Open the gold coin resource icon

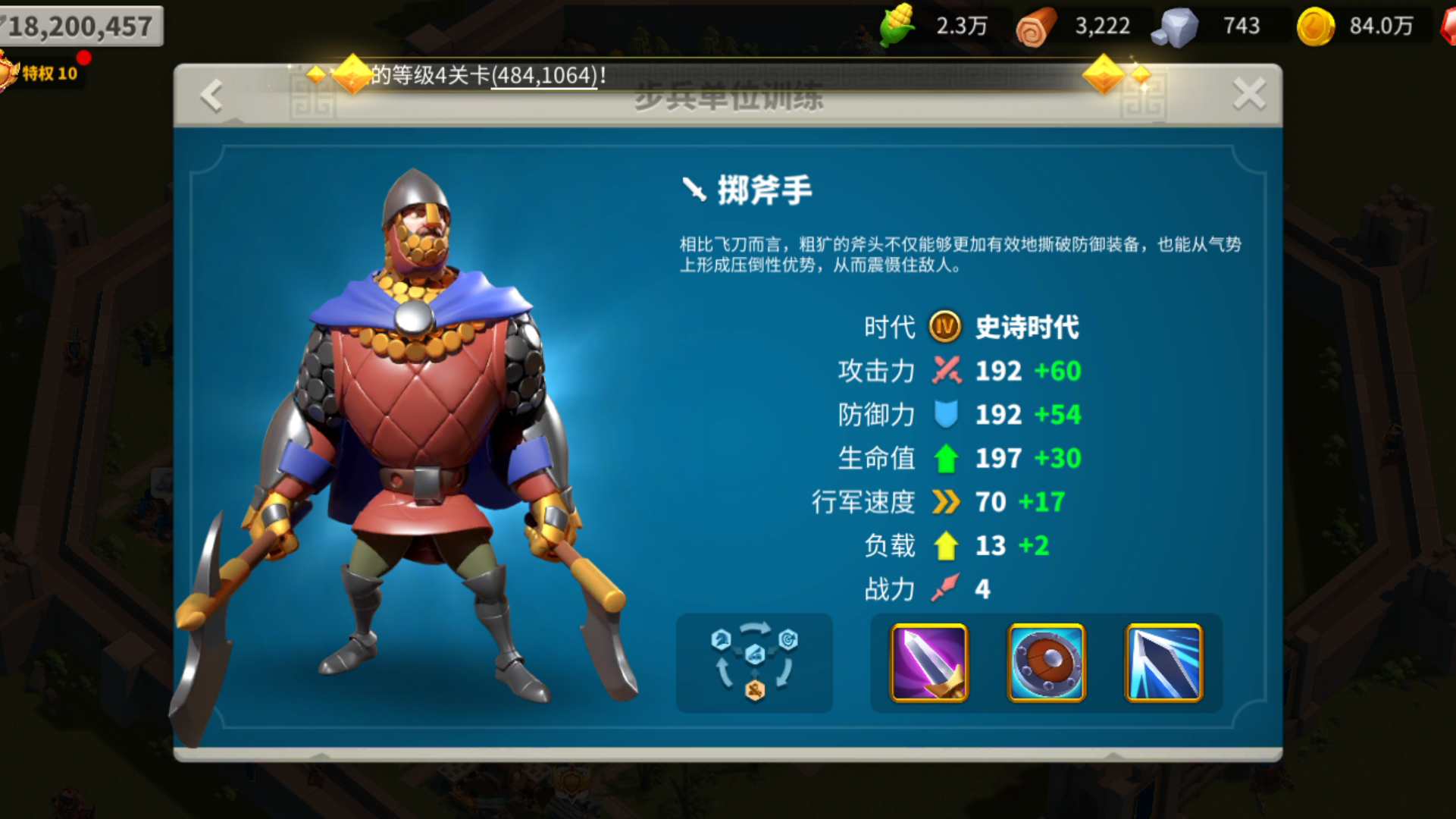click(x=1315, y=25)
